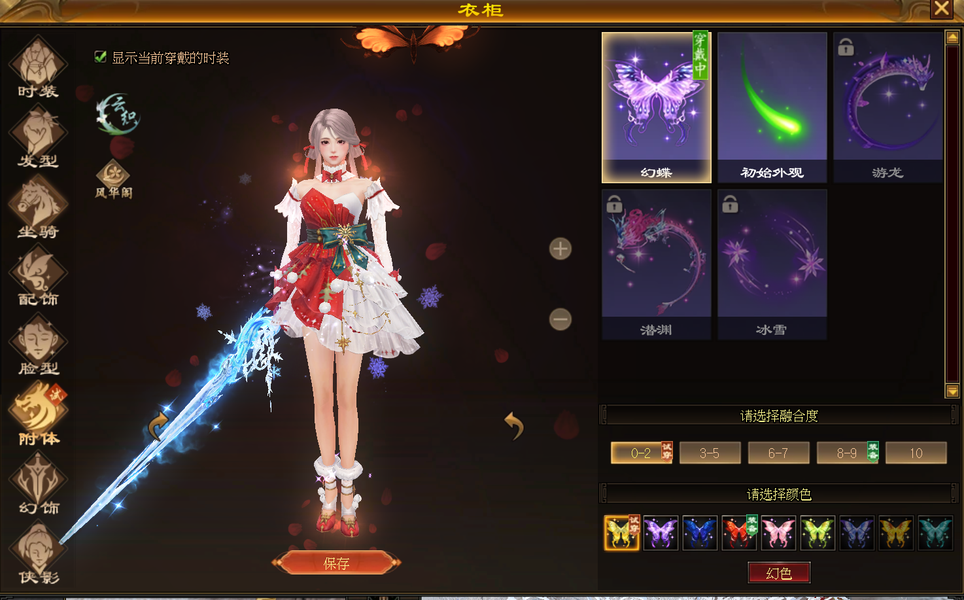Screen dimensions: 964x600
Task: Close the wardrobe window
Action: click(941, 9)
